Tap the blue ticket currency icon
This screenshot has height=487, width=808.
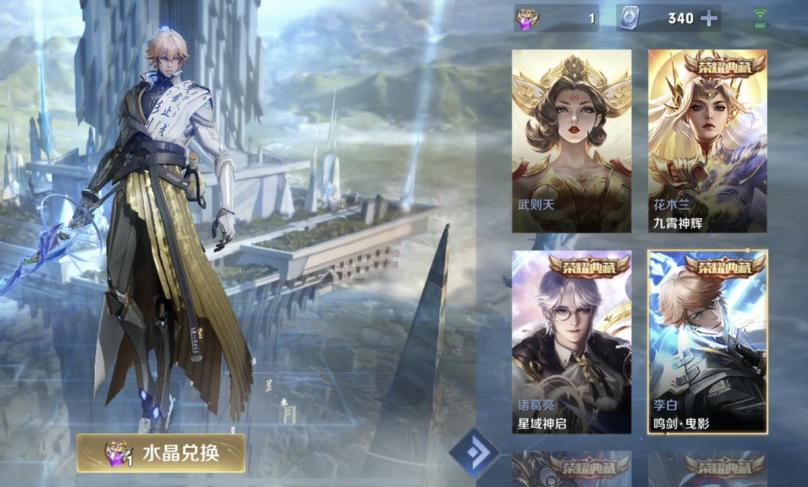pyautogui.click(x=629, y=18)
